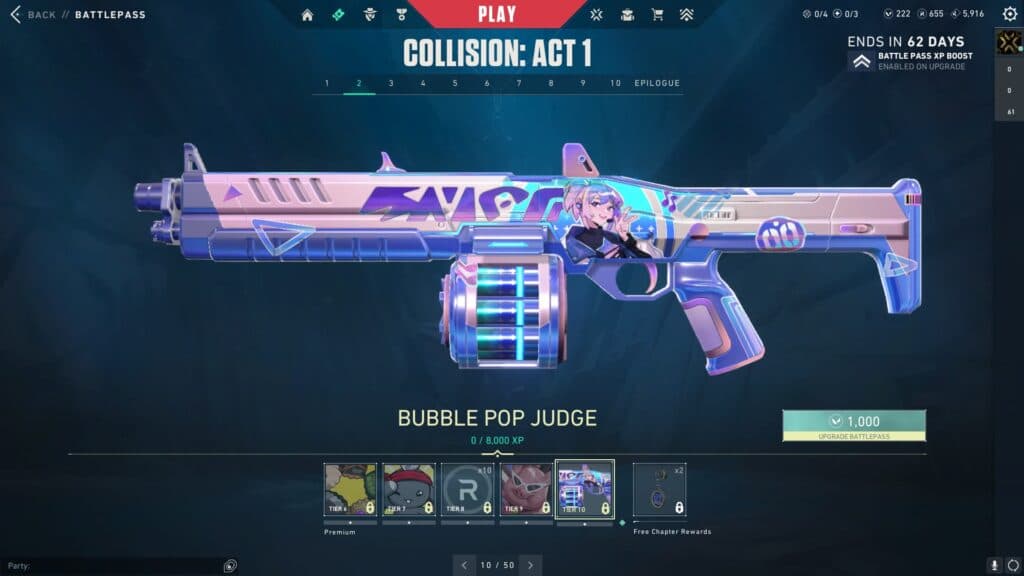The image size is (1024, 576).
Task: Open the collection locker icon in top bar
Action: pyautogui.click(x=626, y=15)
